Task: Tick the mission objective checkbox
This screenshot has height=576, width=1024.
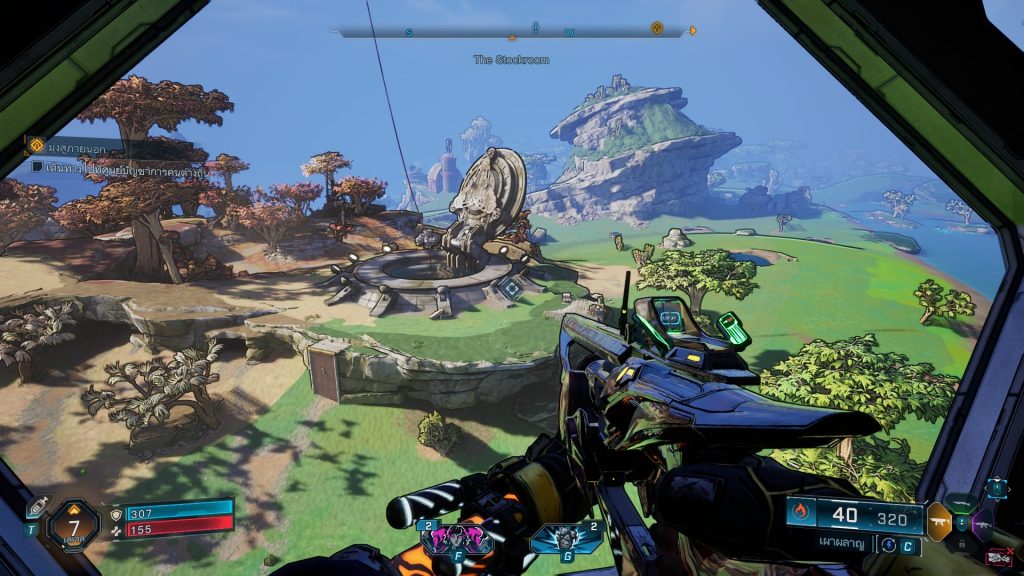Action: click(37, 166)
